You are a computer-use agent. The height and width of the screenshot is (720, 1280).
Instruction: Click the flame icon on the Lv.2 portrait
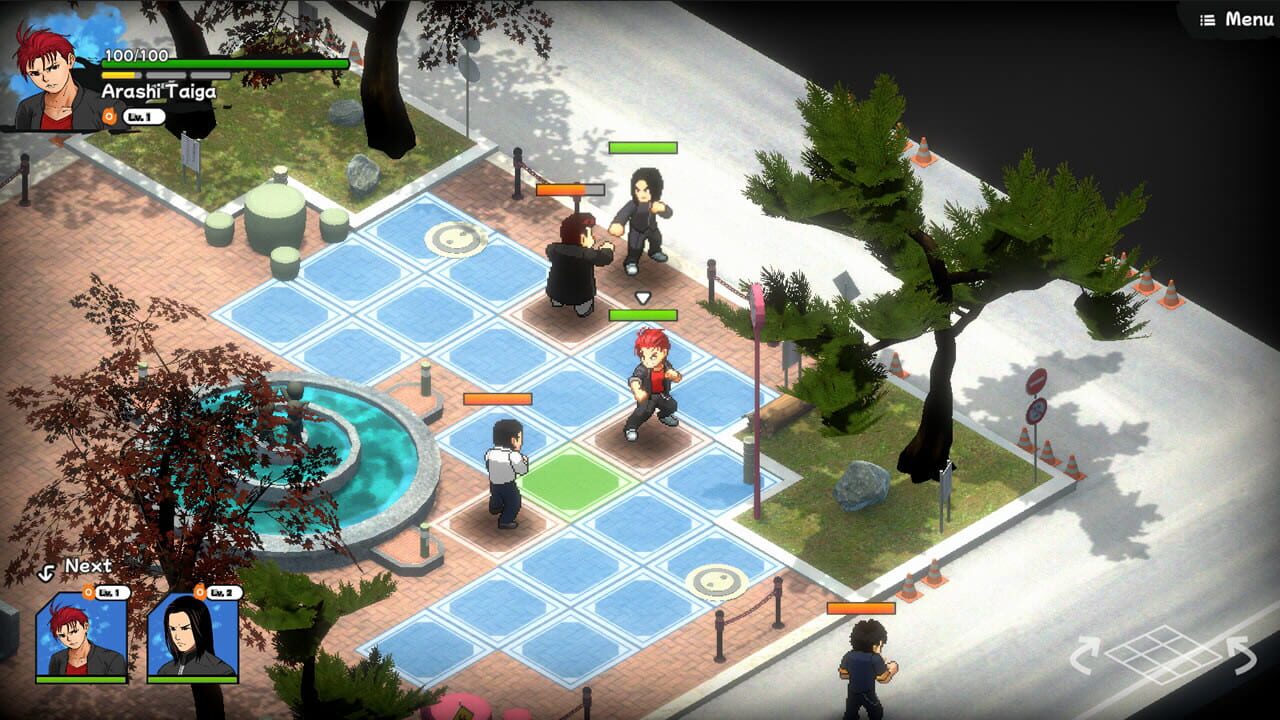(199, 592)
